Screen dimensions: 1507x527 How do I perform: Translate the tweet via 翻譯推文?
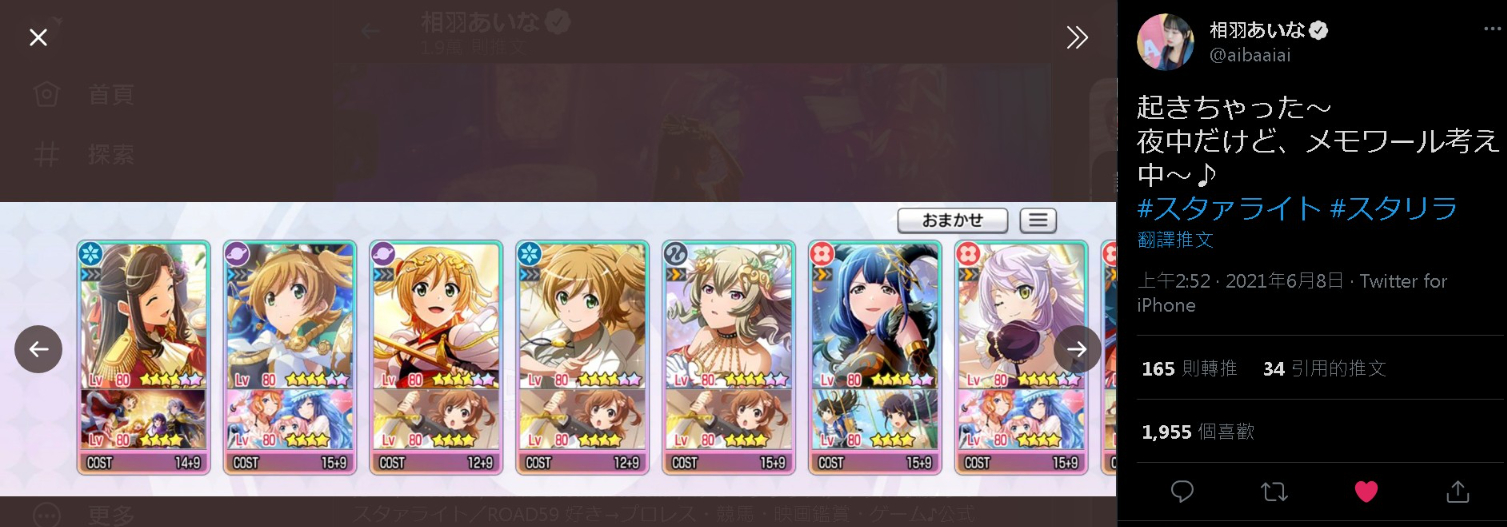pos(1175,240)
